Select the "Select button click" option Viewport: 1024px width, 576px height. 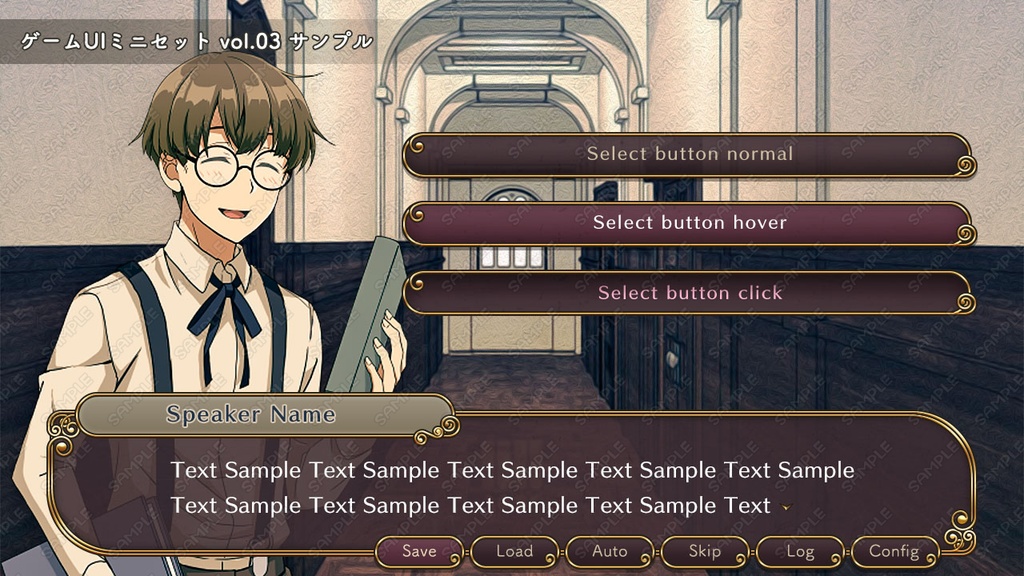pyautogui.click(x=689, y=293)
